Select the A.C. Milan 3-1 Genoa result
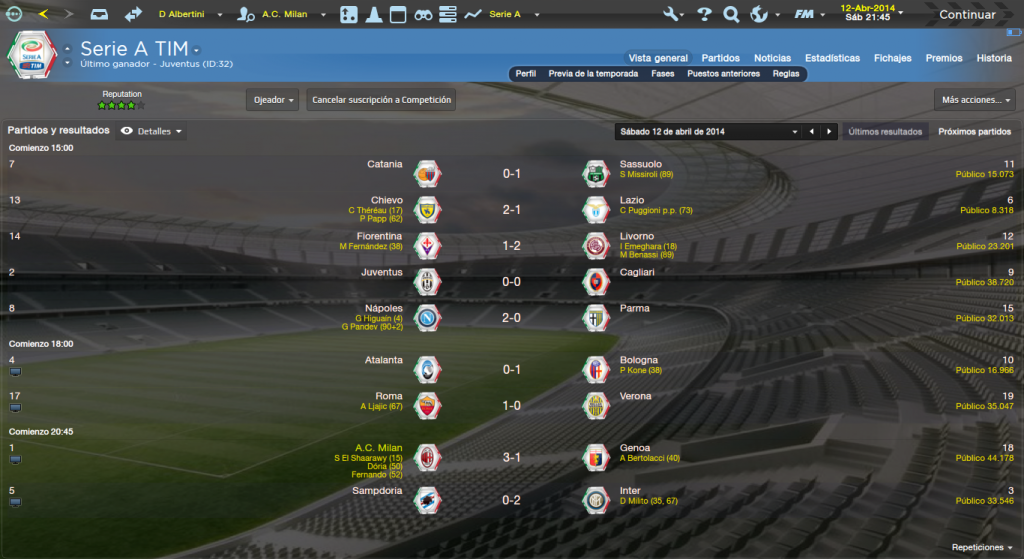The height and width of the screenshot is (559, 1024). coord(511,458)
